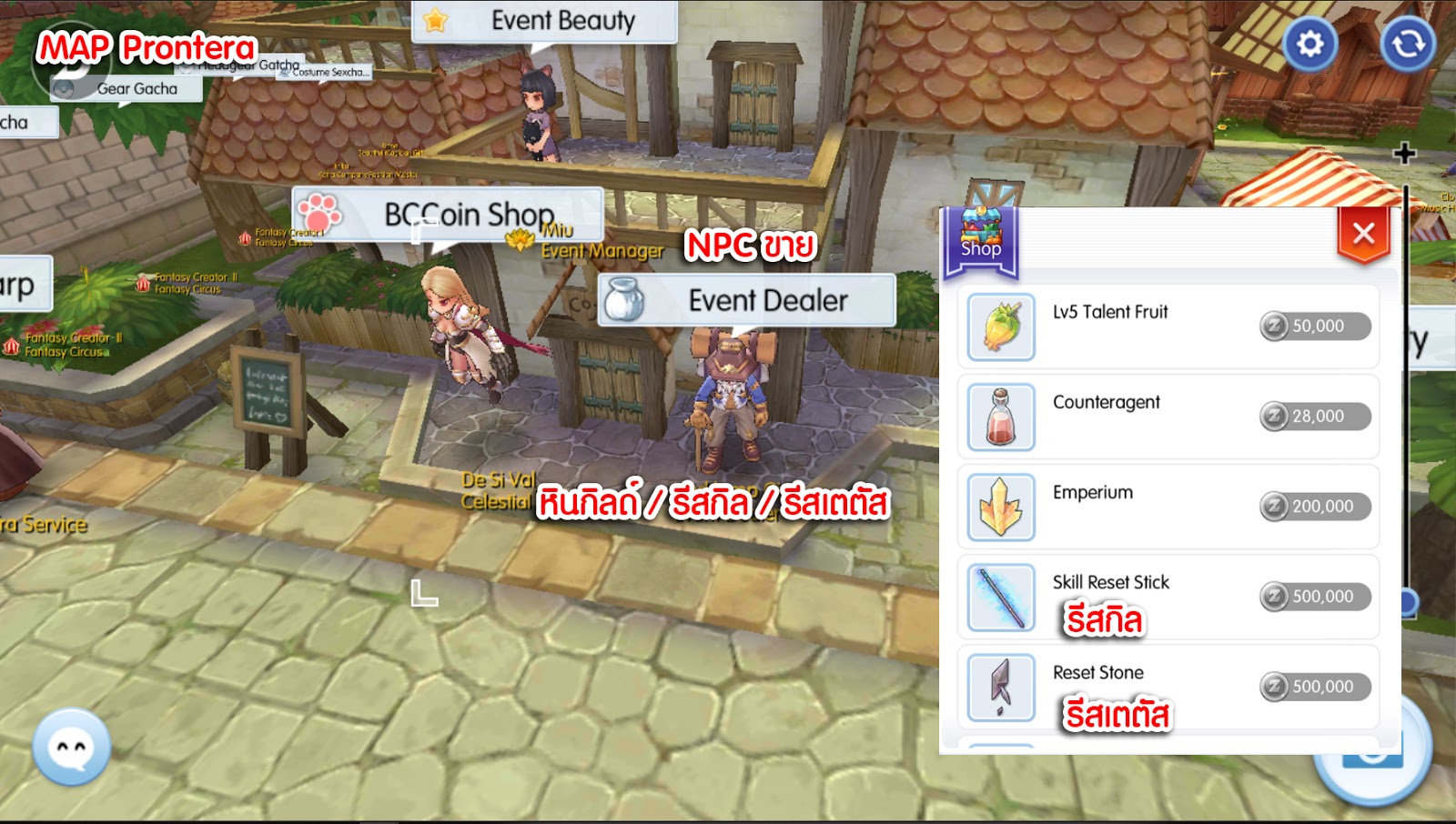The image size is (1456, 824).
Task: Close the Shop panel with the red X
Action: click(1362, 233)
